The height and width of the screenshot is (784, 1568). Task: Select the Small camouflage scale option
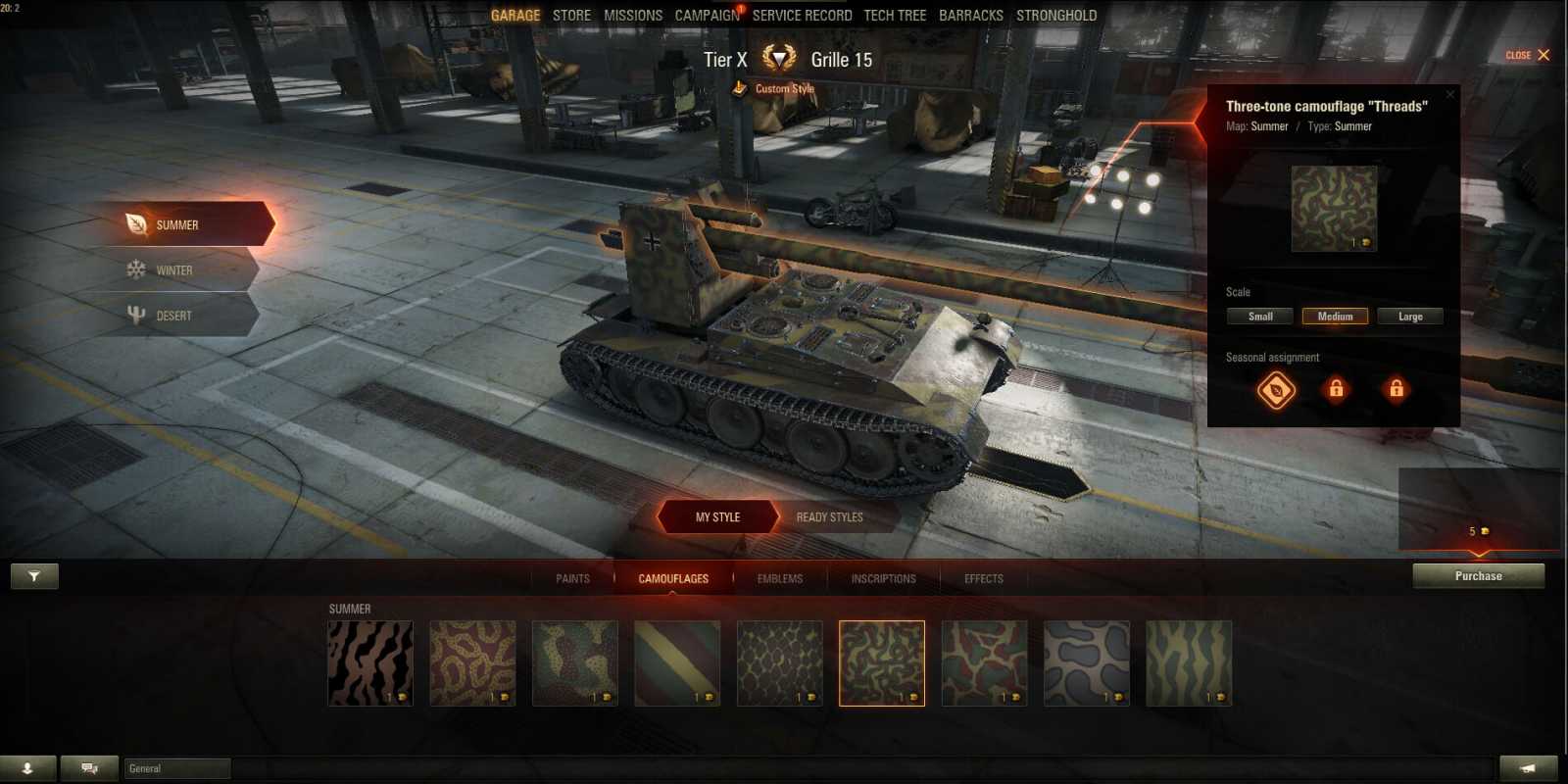[1259, 316]
